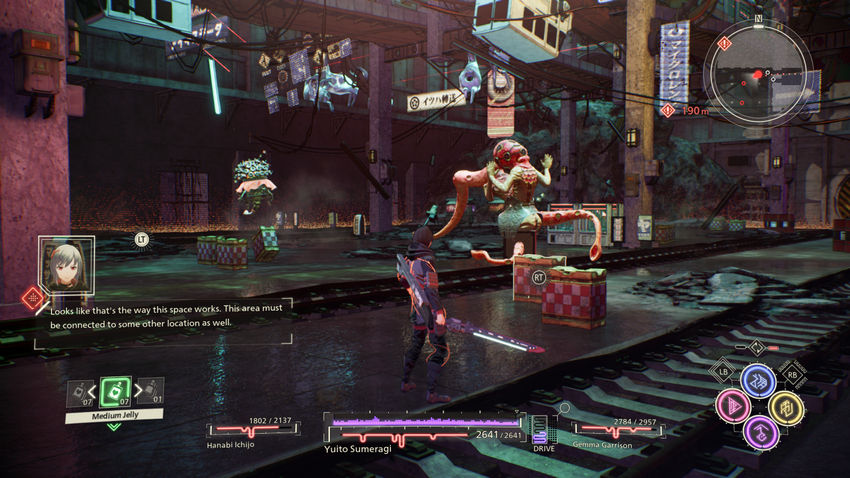
Task: Select the green Medium Jelly item slot
Action: pos(116,391)
